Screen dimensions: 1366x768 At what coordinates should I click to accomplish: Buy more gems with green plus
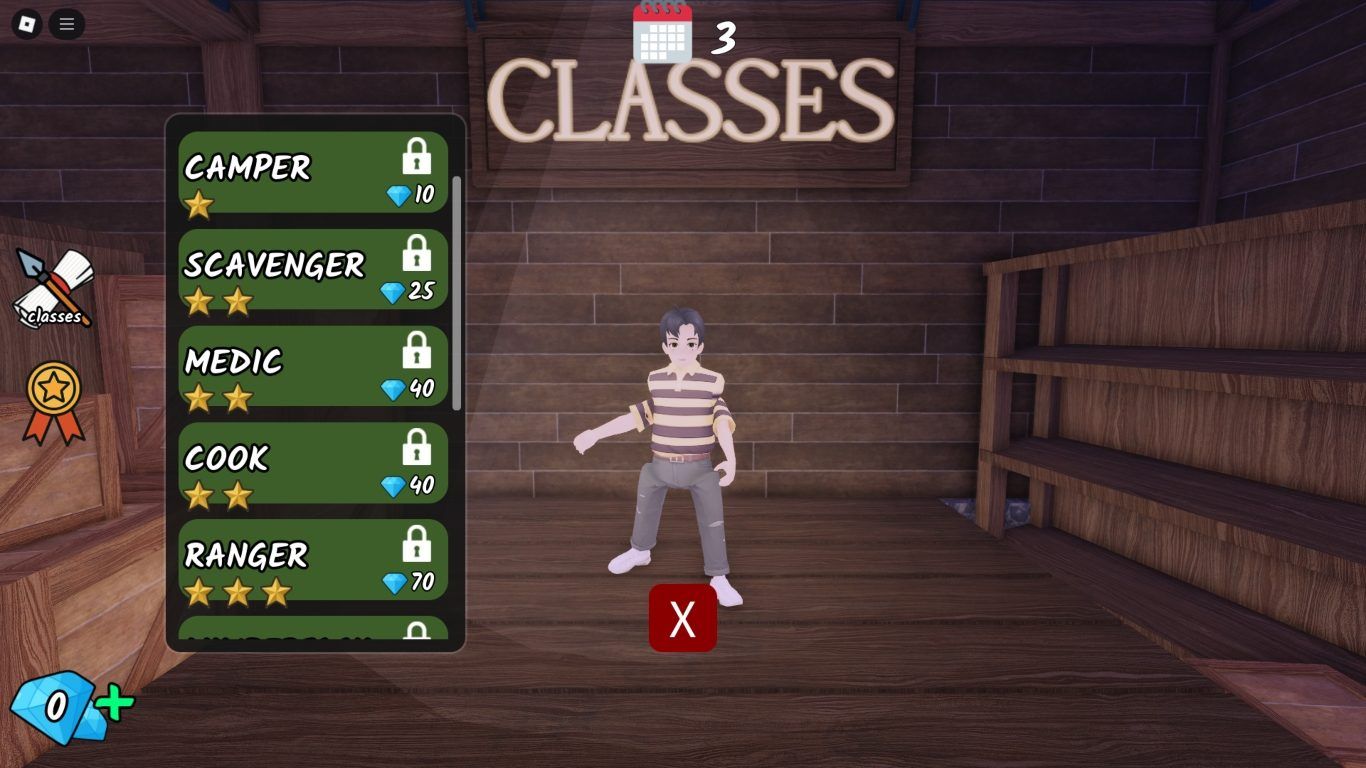tap(116, 704)
